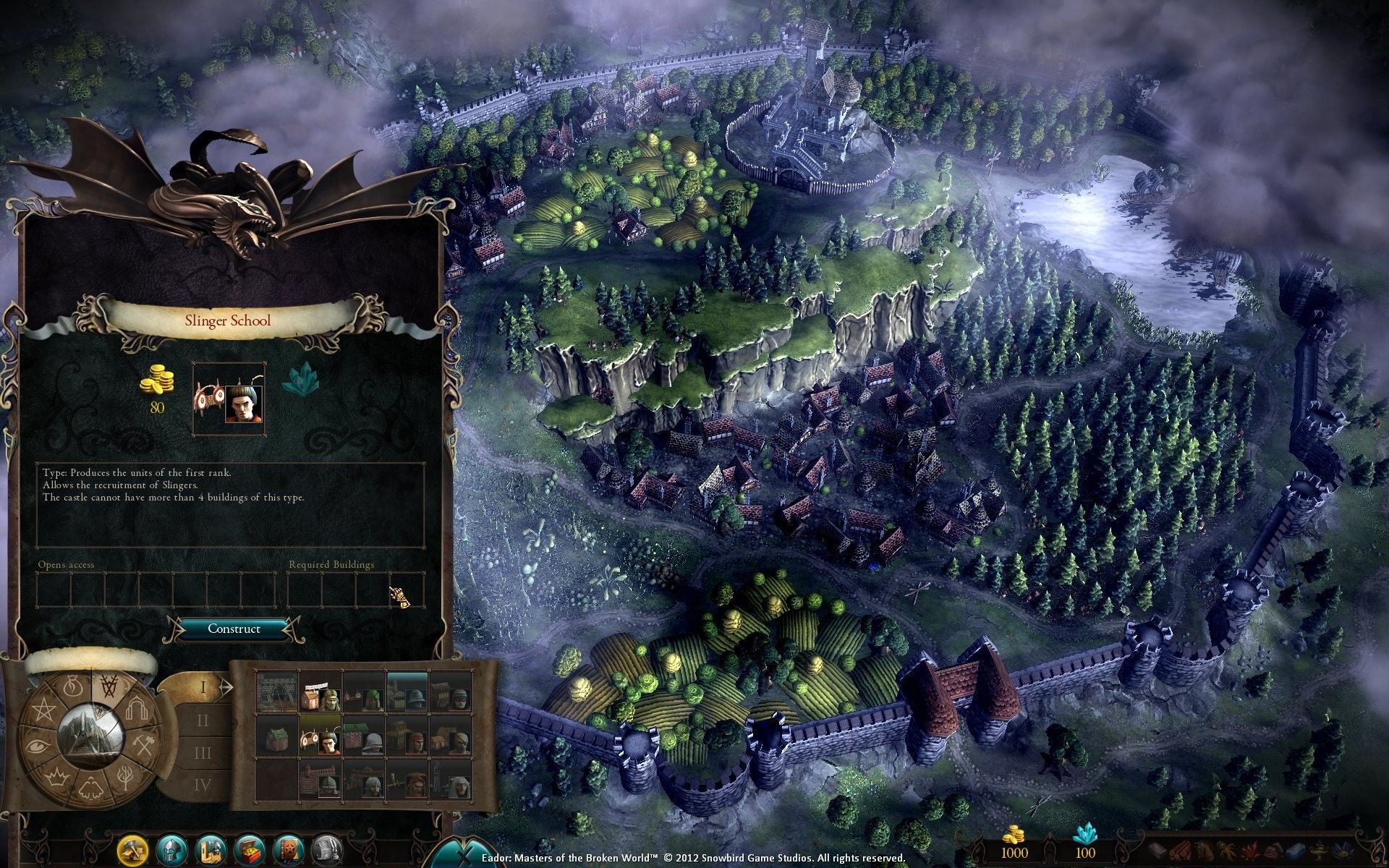Click the castle tower and knight button
The width and height of the screenshot is (1389, 868).
[x=211, y=848]
